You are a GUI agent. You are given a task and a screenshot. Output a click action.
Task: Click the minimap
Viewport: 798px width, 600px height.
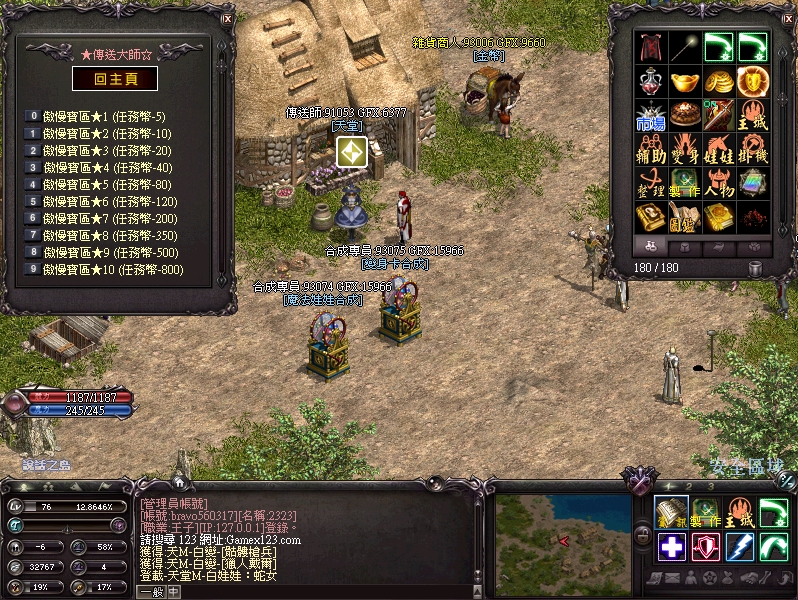click(x=564, y=539)
